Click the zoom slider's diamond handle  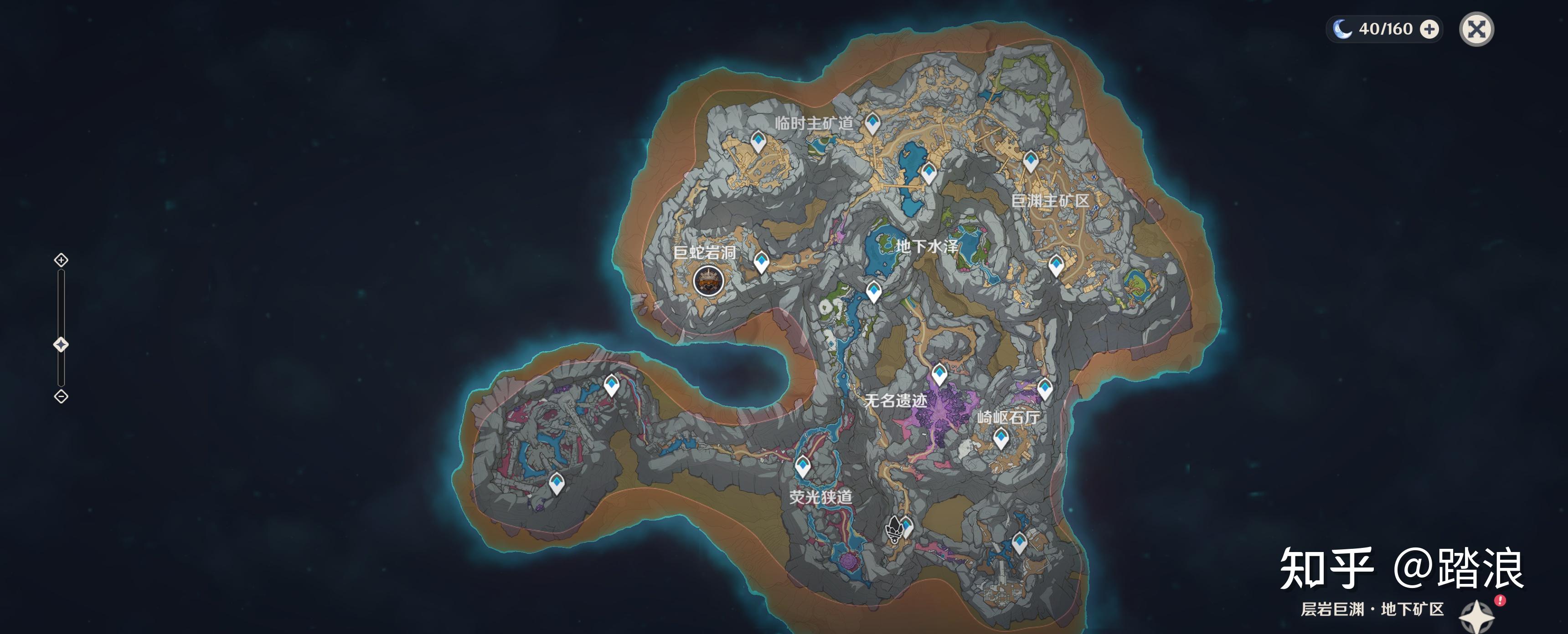[61, 345]
